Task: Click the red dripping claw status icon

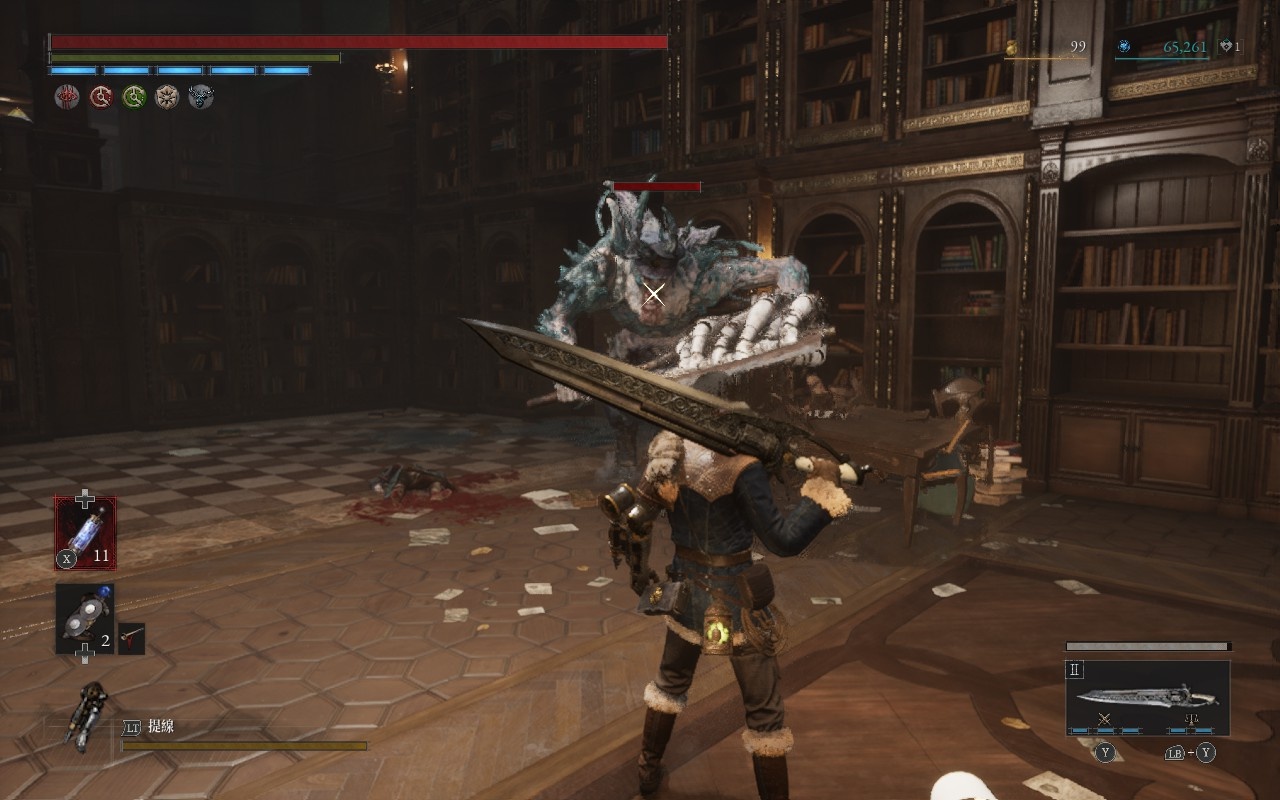Action: click(x=67, y=96)
